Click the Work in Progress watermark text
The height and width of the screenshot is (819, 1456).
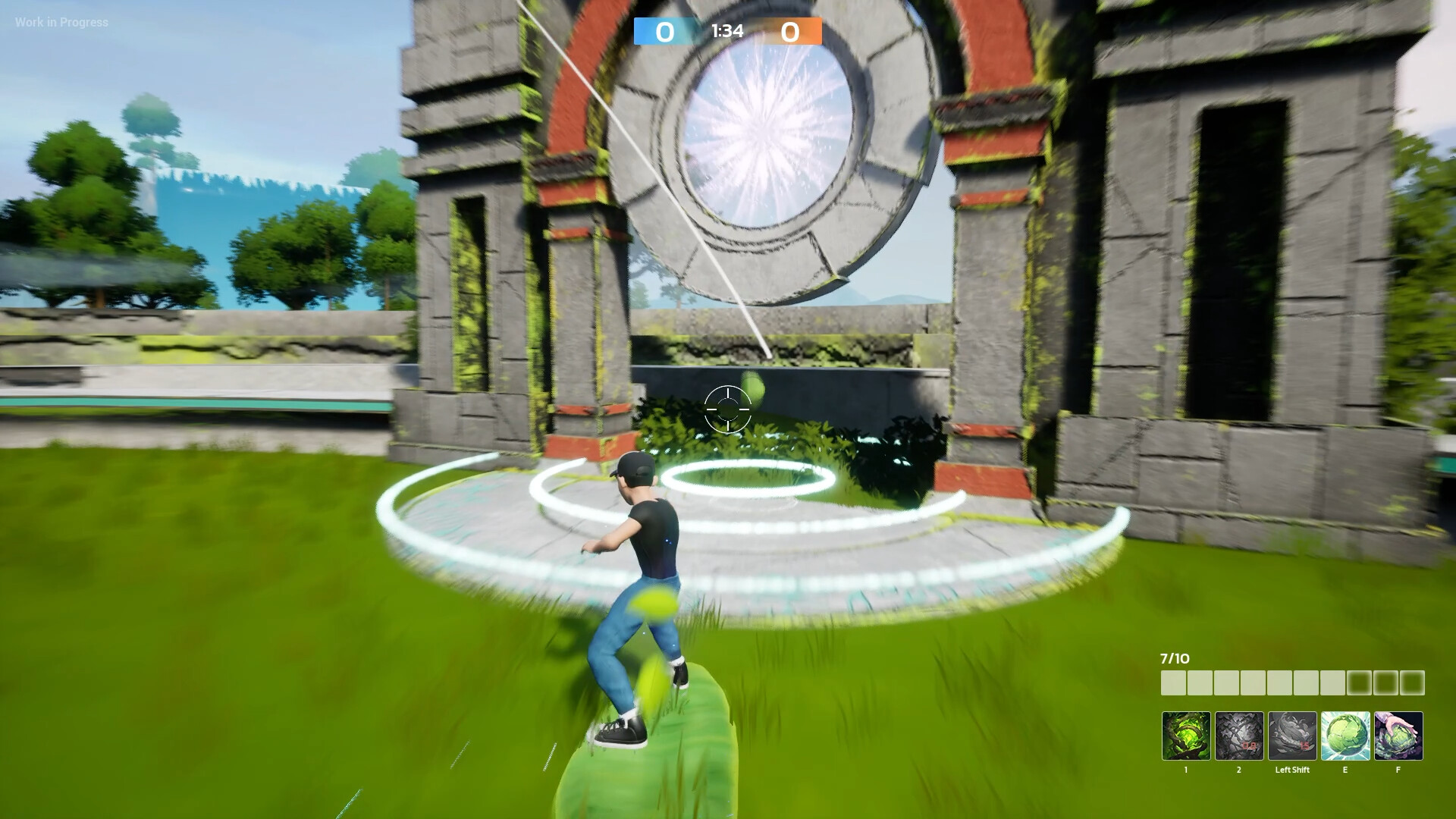[x=61, y=22]
